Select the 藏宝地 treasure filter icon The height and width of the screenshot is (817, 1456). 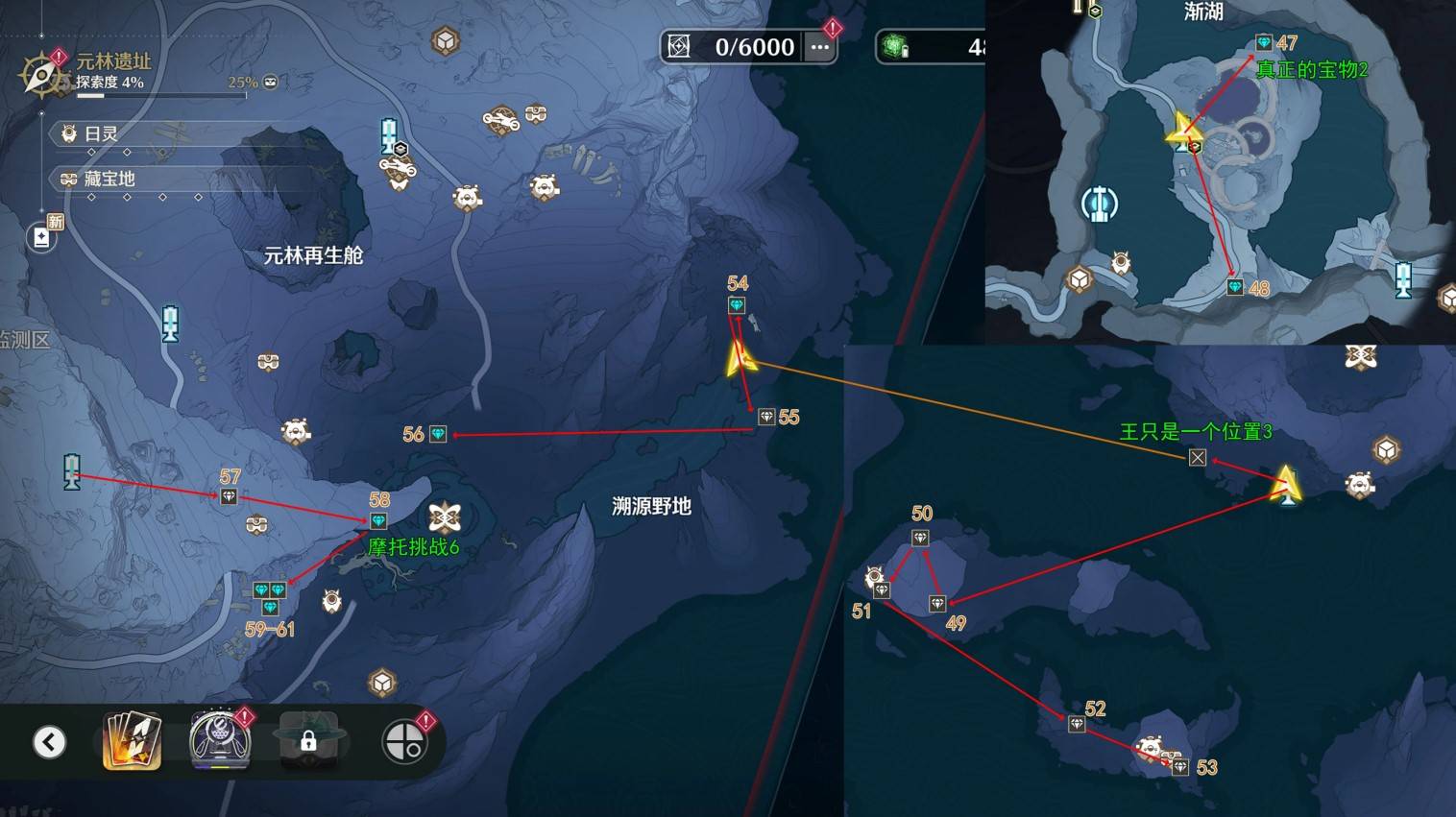click(68, 180)
